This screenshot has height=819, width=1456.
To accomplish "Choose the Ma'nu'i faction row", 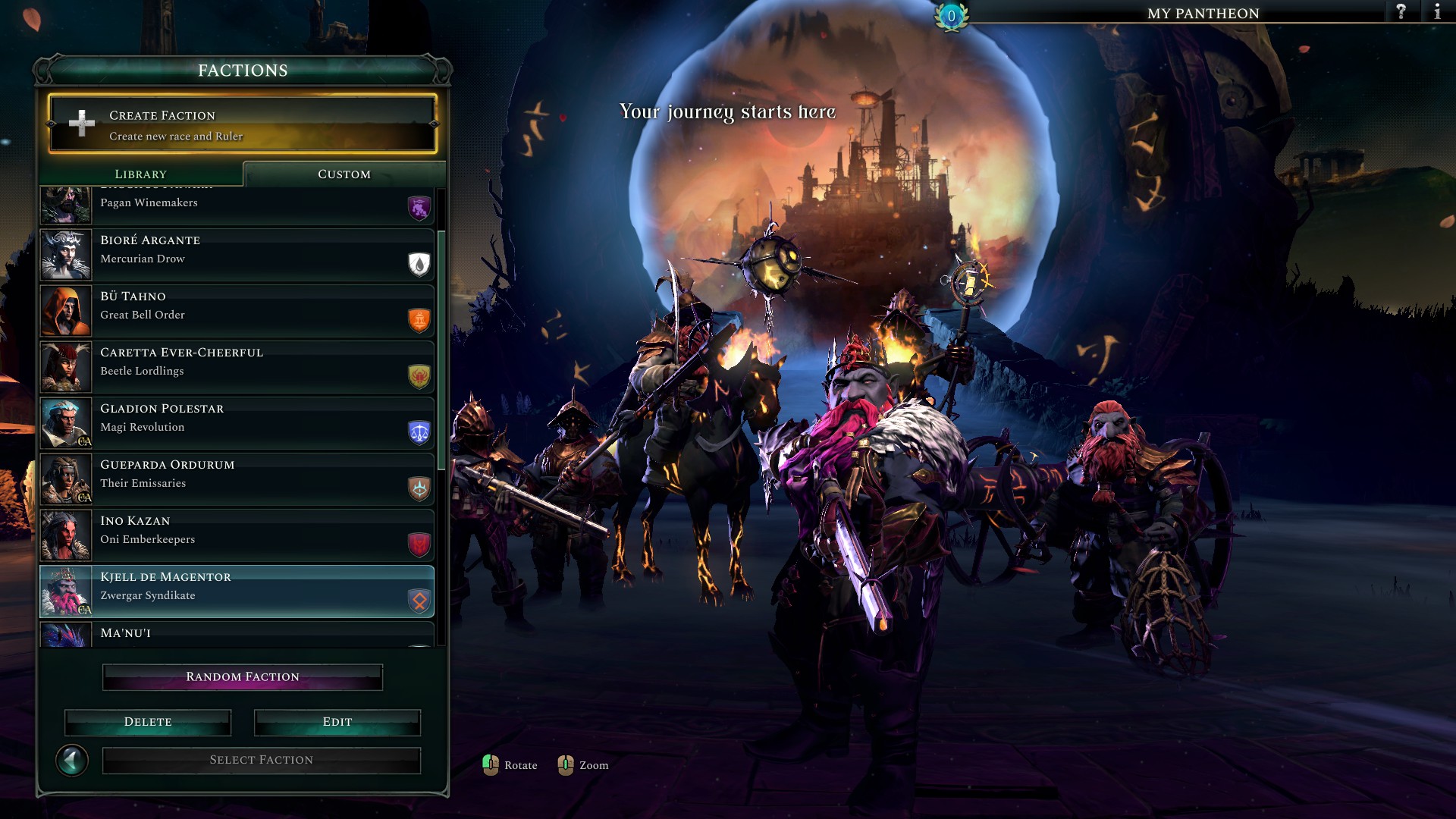I will [237, 635].
